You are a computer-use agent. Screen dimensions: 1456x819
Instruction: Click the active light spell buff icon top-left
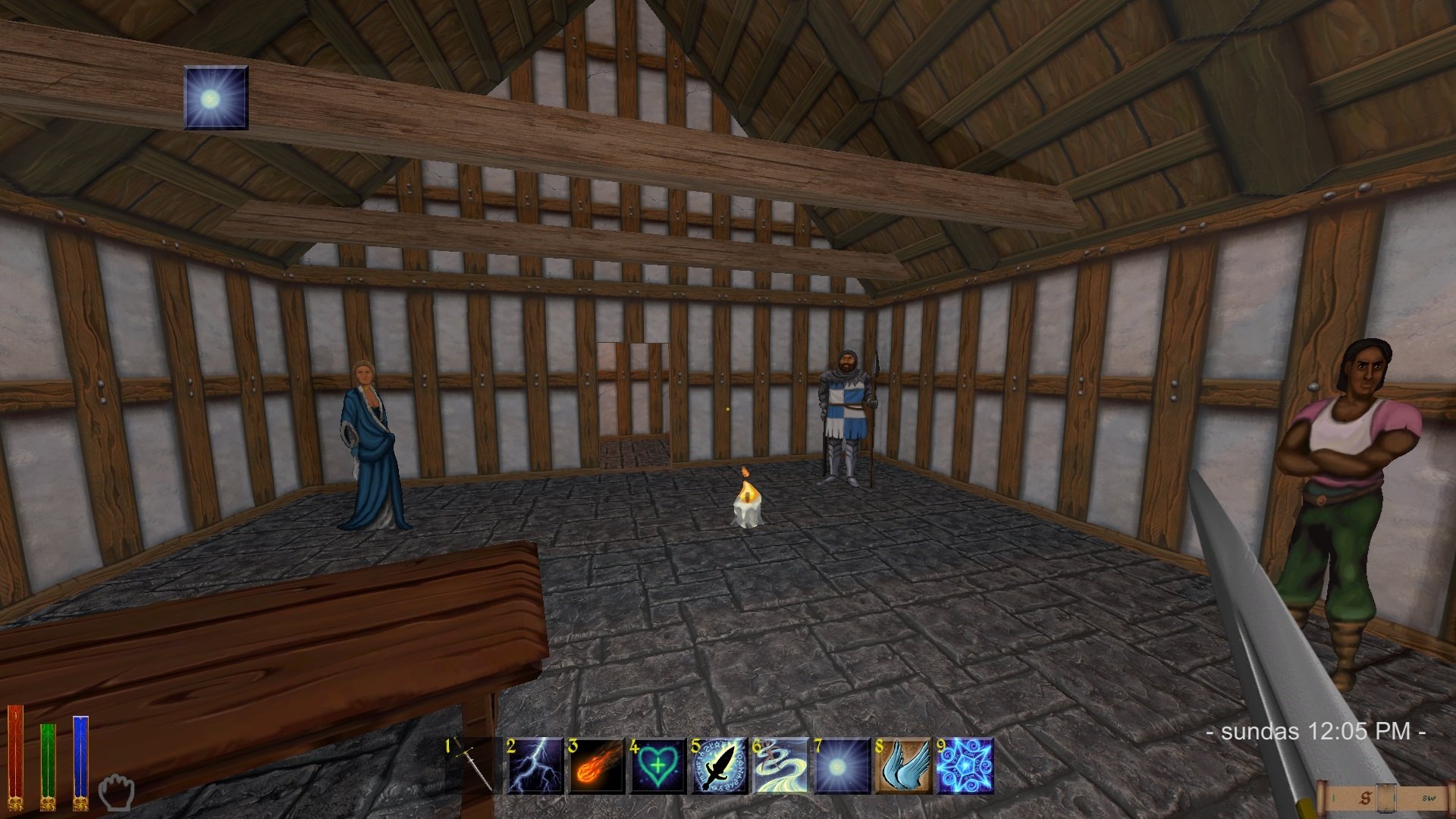click(x=215, y=99)
